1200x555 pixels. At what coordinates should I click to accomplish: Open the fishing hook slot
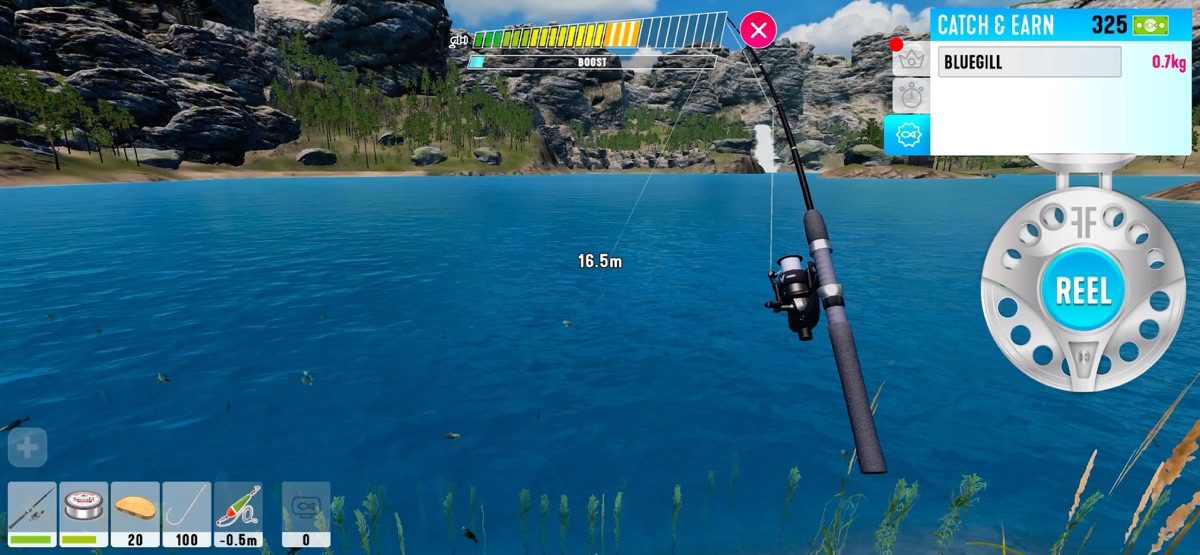(x=187, y=513)
